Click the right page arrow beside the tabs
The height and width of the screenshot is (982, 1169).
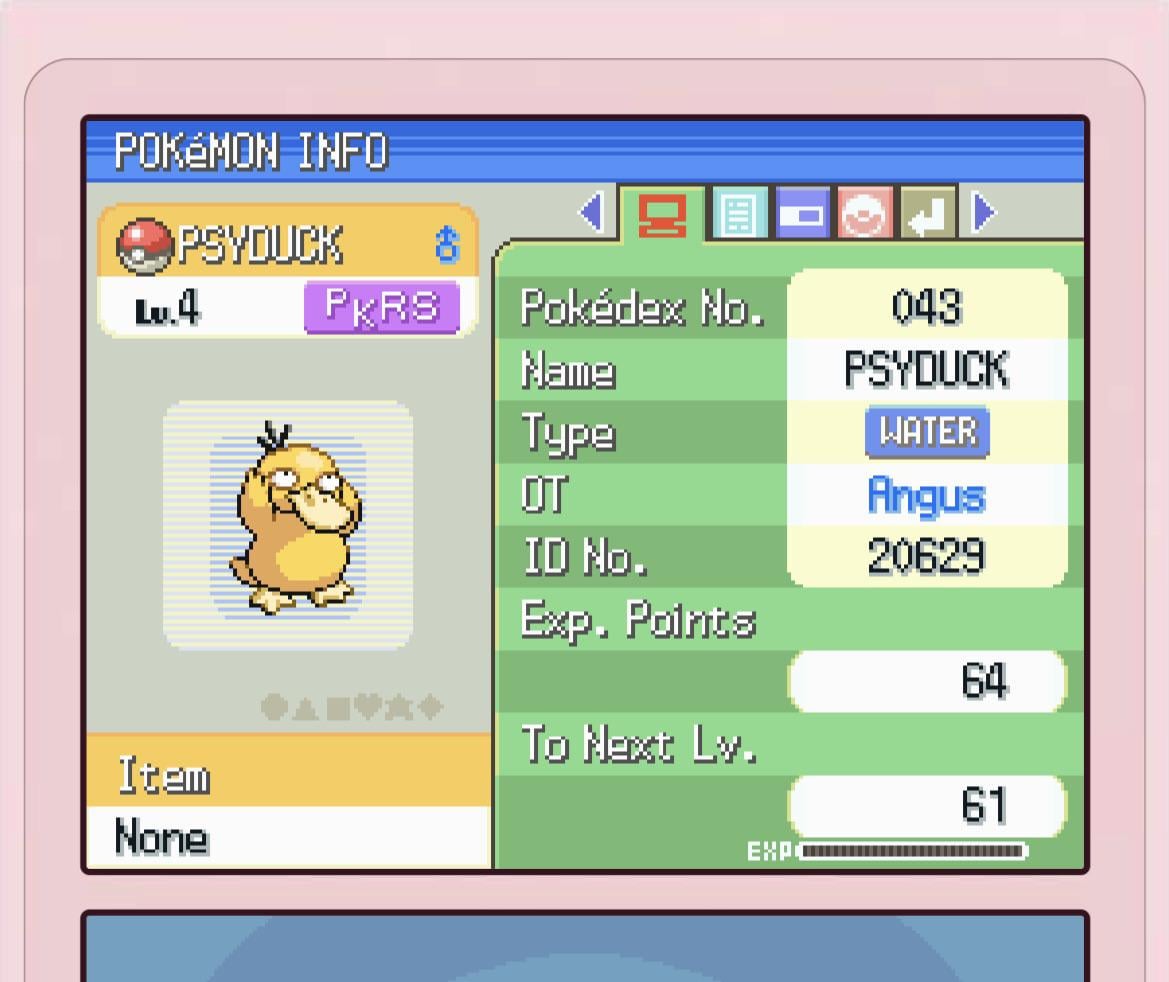point(985,212)
